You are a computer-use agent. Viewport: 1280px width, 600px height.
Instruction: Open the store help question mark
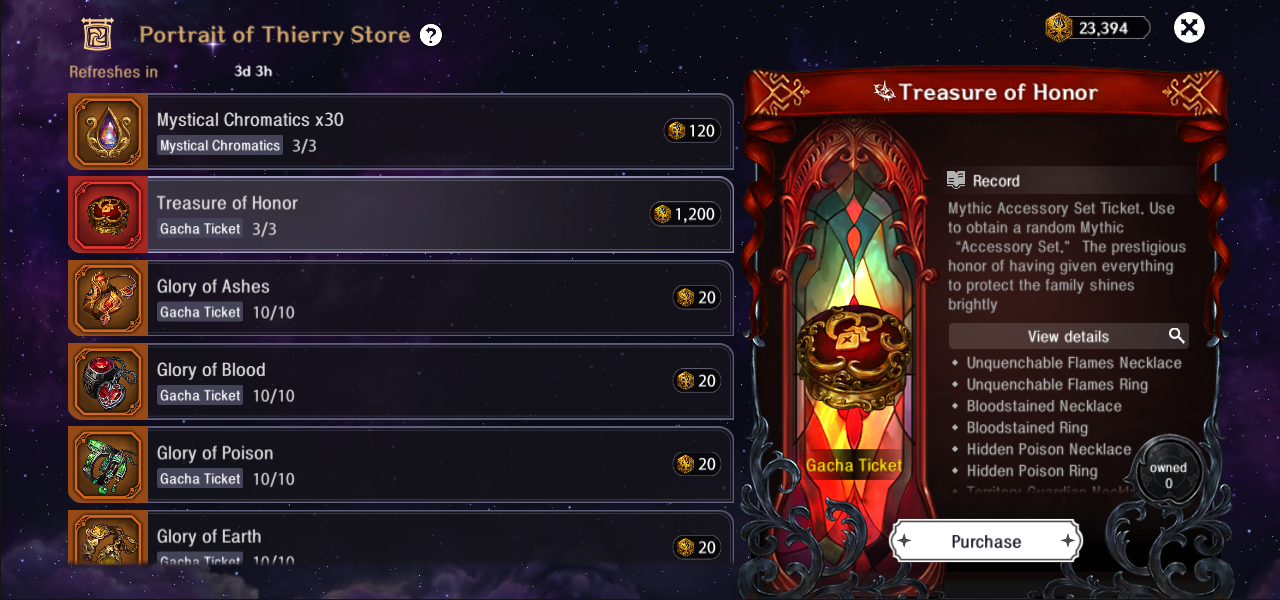[431, 36]
